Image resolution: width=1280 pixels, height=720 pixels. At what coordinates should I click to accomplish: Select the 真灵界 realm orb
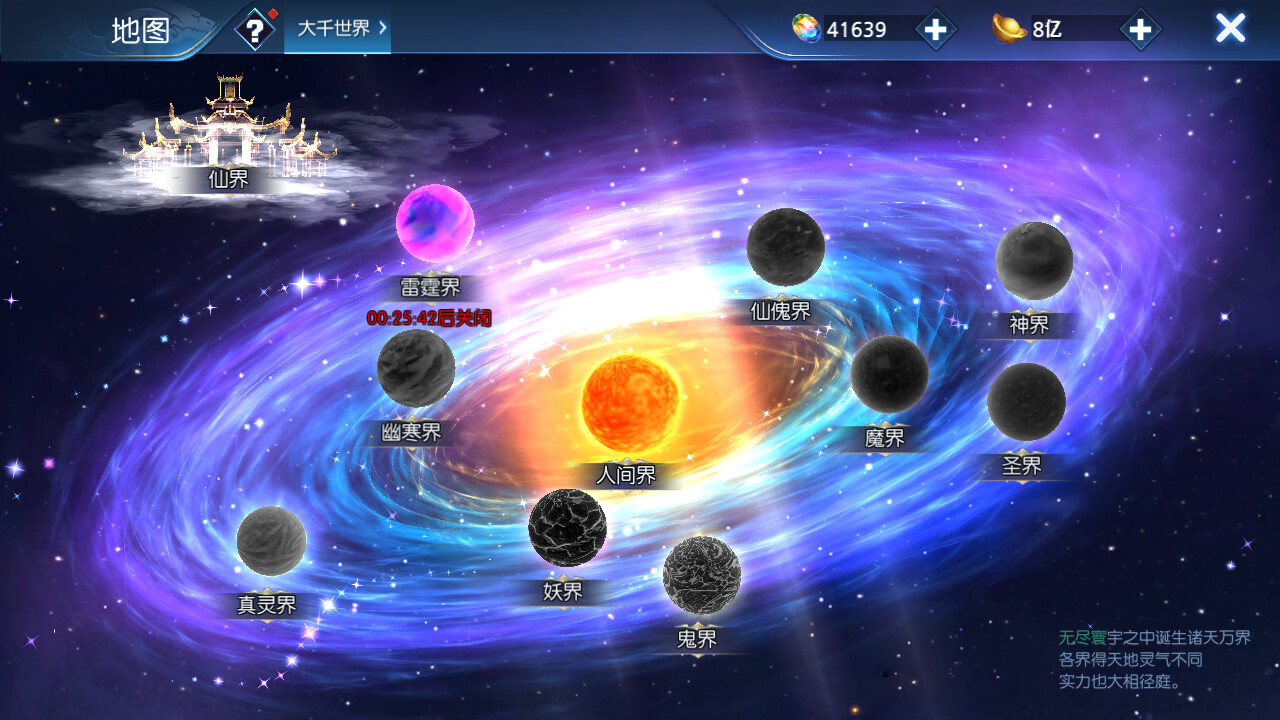271,541
